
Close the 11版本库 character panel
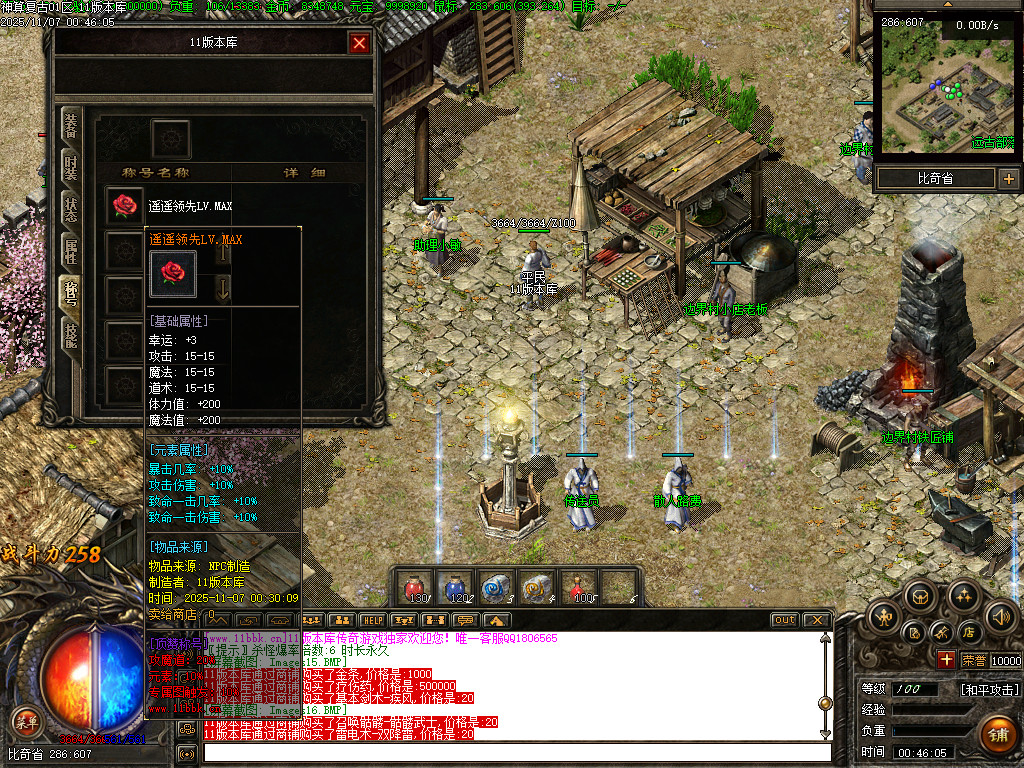pyautogui.click(x=359, y=43)
